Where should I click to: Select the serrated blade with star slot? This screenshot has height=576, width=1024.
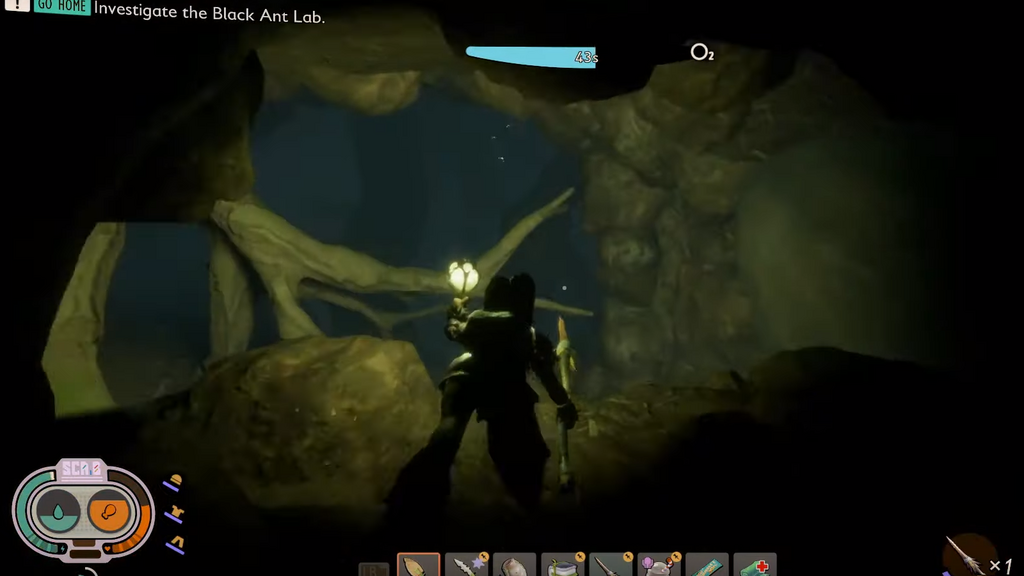click(466, 566)
